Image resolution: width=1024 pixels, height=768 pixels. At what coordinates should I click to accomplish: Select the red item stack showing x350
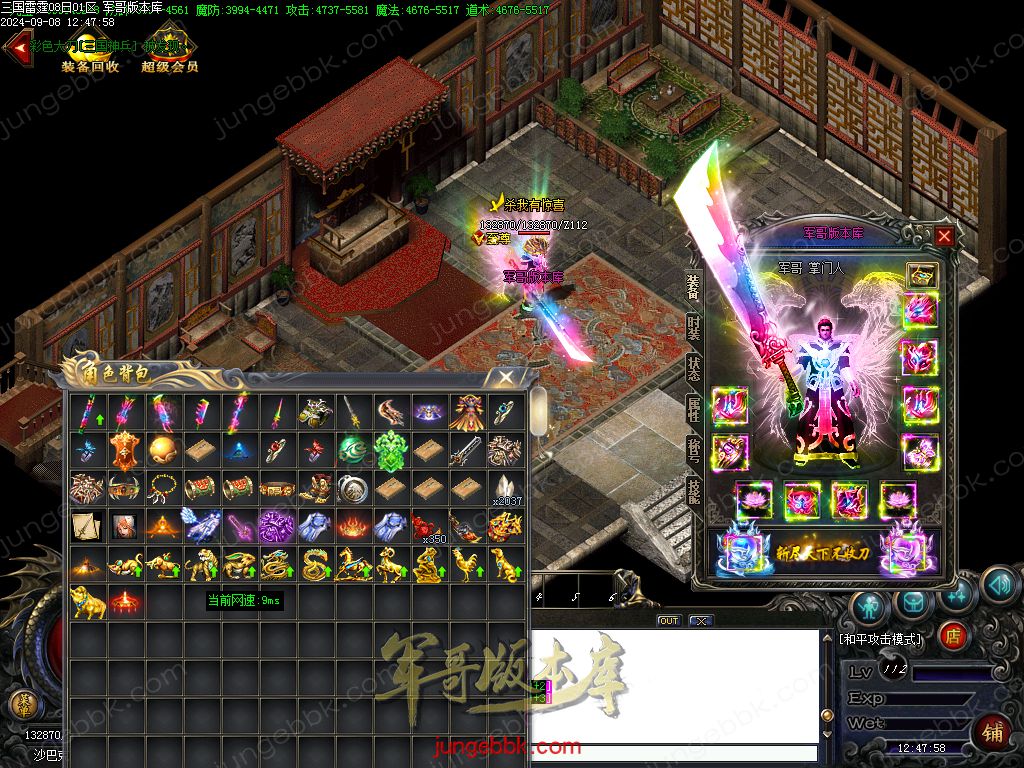pyautogui.click(x=428, y=526)
